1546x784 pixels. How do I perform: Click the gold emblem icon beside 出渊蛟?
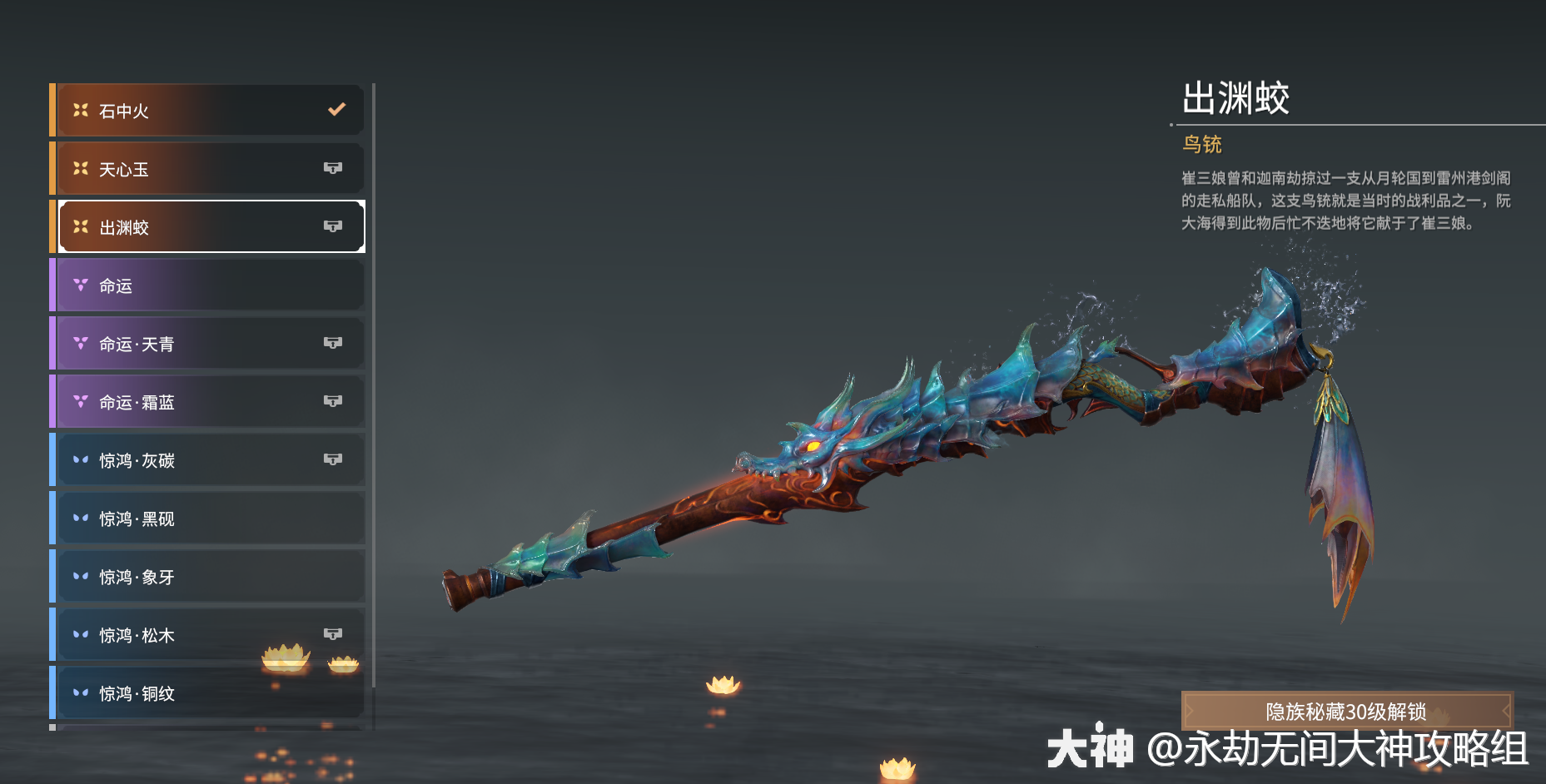(80, 226)
